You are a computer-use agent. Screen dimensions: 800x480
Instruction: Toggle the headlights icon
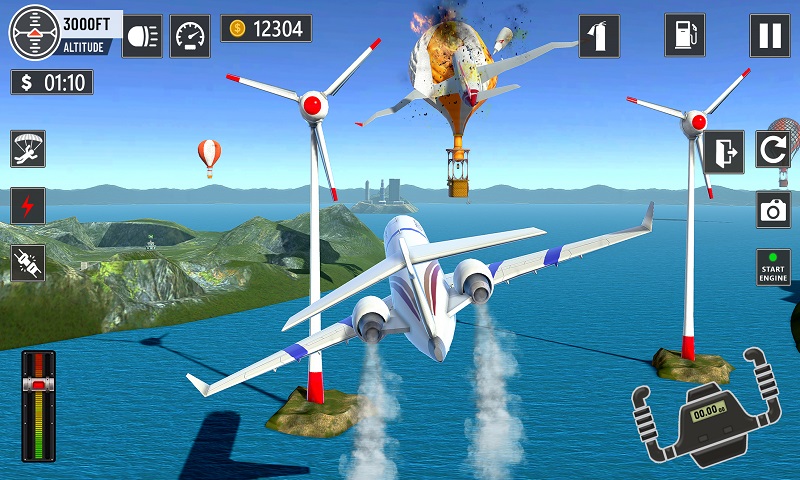[x=142, y=36]
